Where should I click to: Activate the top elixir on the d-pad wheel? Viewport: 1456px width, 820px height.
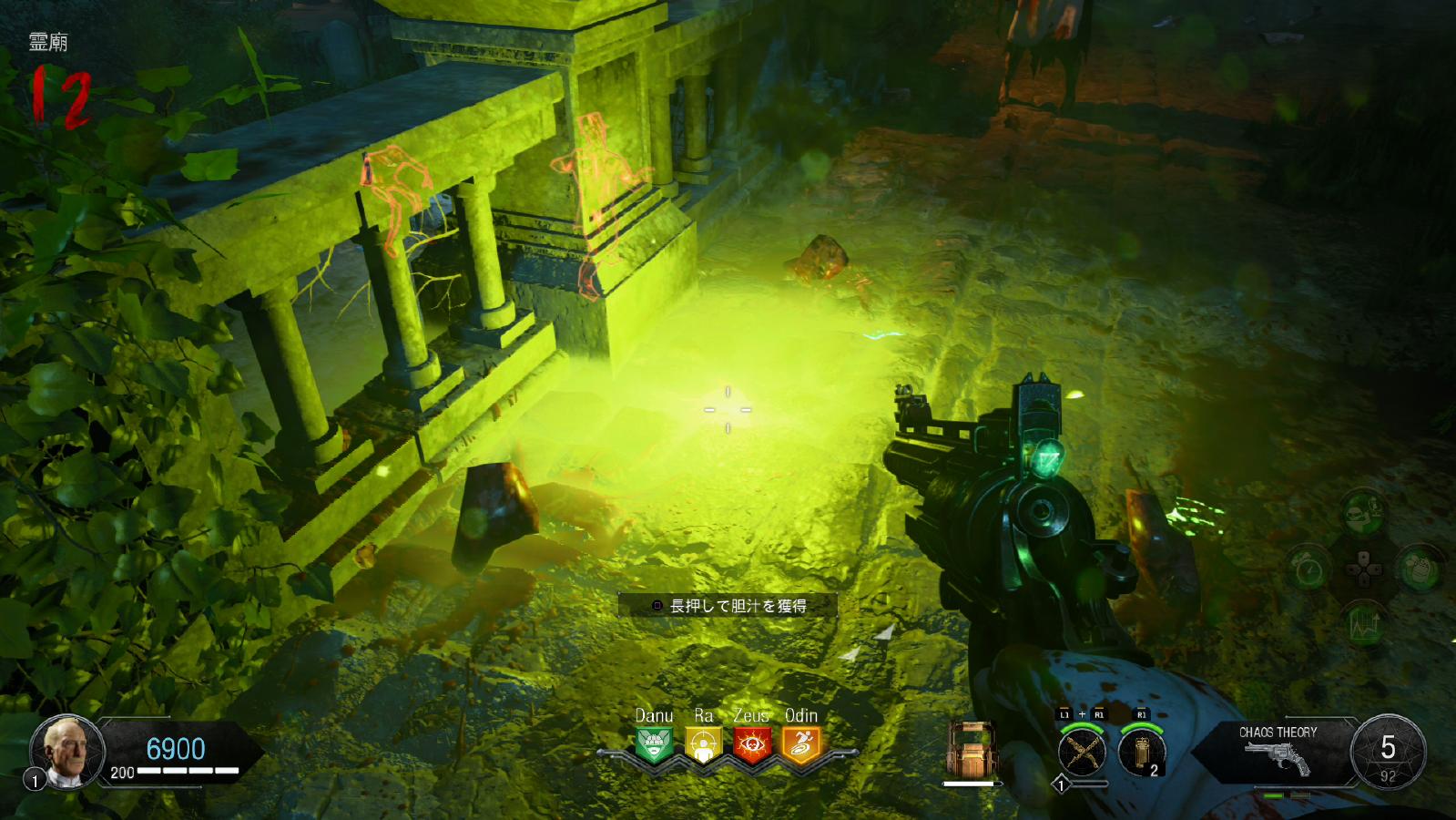tap(1363, 513)
